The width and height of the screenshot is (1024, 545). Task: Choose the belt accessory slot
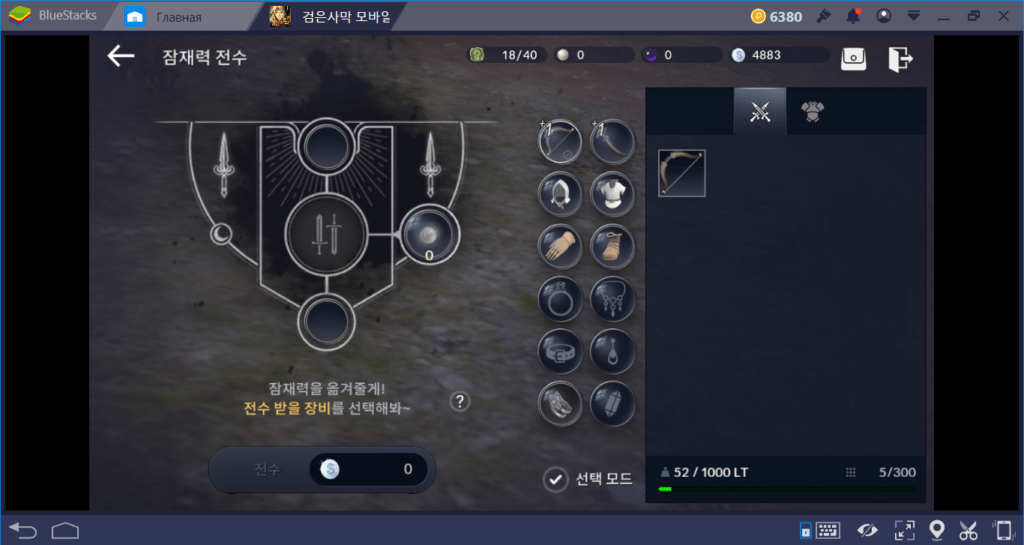click(x=560, y=350)
